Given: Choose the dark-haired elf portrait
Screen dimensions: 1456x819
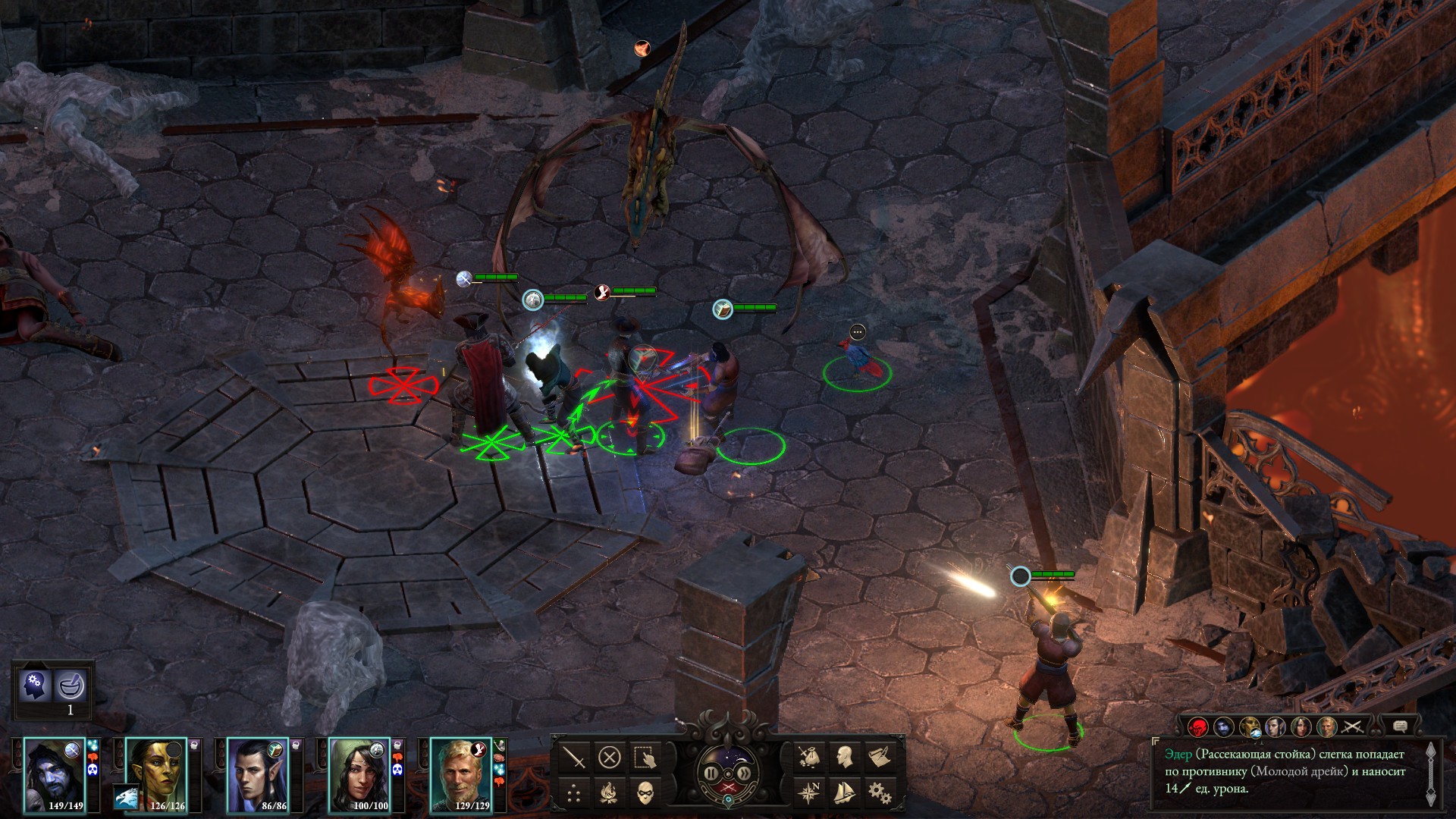Looking at the screenshot, I should pos(257,775).
